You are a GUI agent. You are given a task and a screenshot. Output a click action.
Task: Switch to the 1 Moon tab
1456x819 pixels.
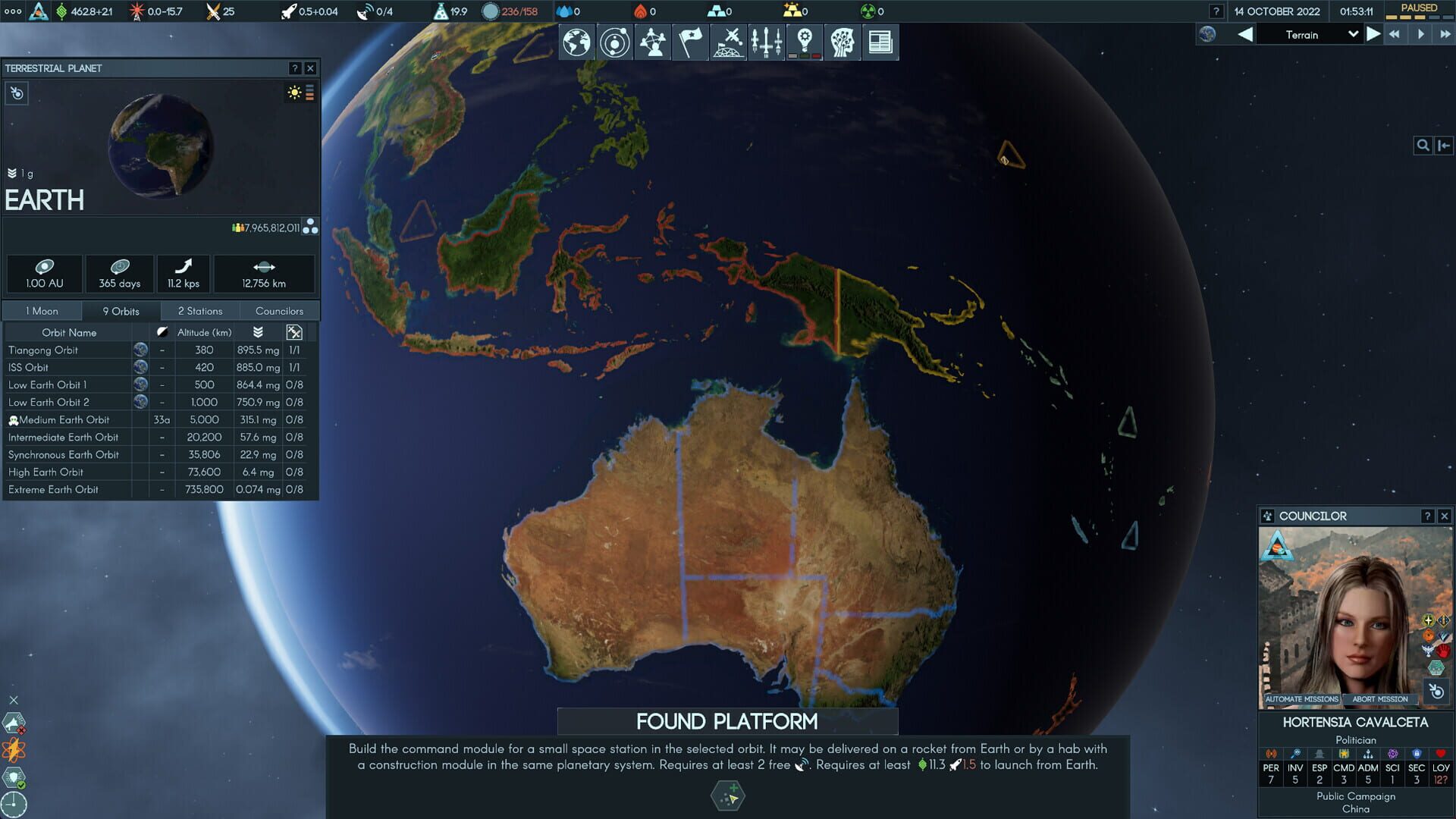[42, 310]
